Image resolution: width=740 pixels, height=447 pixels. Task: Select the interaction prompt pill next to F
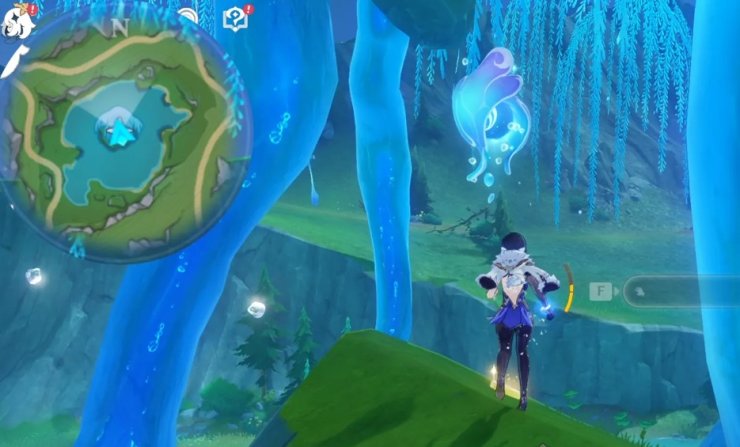pyautogui.click(x=680, y=292)
